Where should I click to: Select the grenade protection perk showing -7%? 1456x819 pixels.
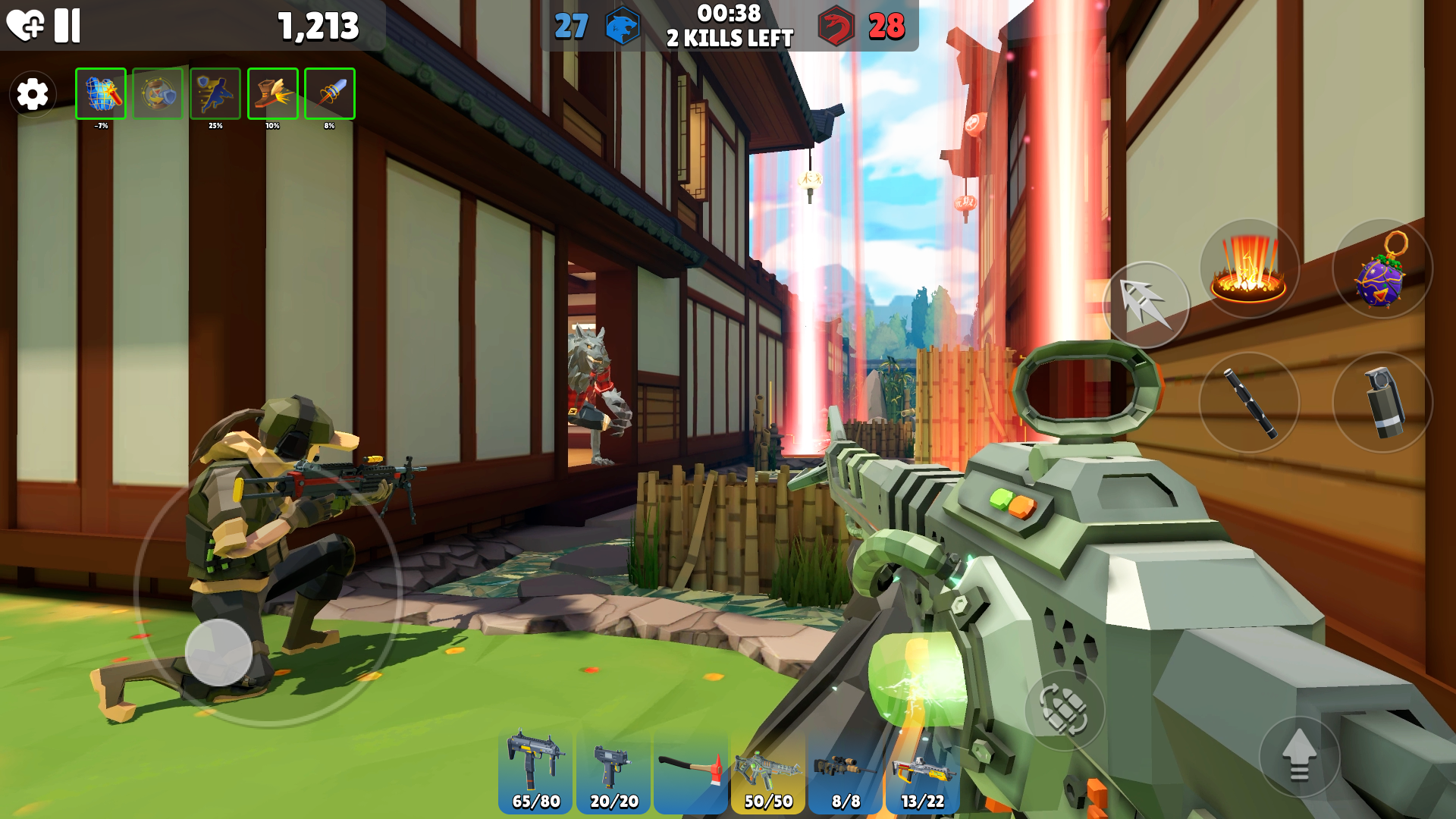click(x=100, y=93)
